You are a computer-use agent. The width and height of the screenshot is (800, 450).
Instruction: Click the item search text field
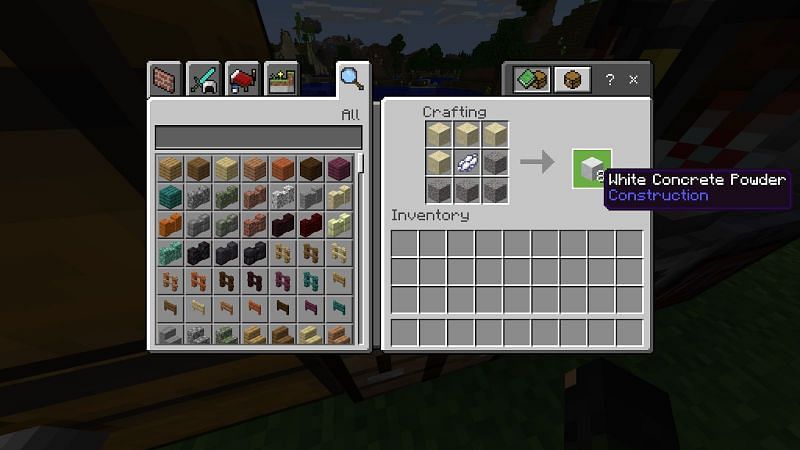click(x=257, y=137)
